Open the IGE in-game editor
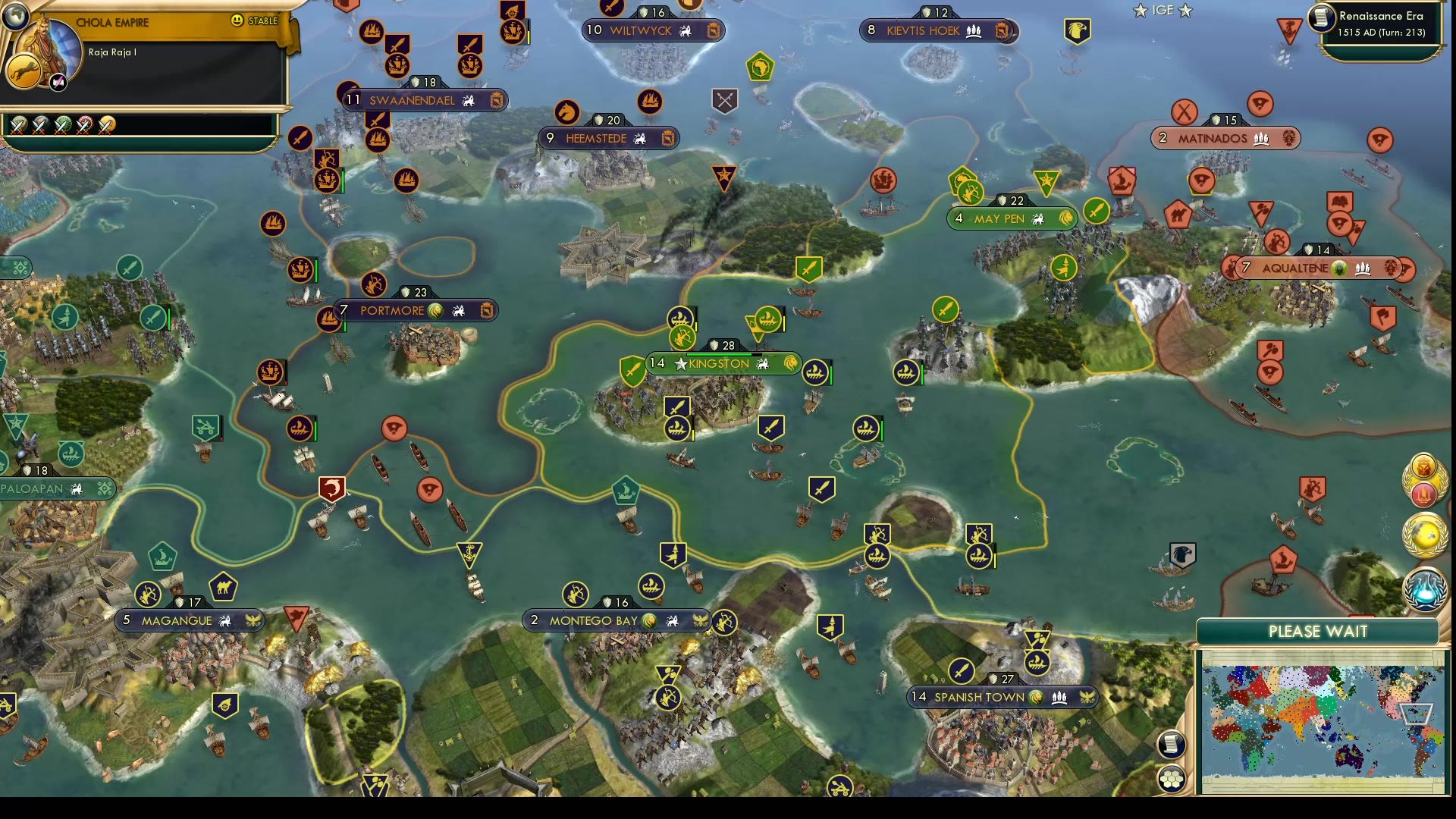The height and width of the screenshot is (819, 1456). point(1163,11)
